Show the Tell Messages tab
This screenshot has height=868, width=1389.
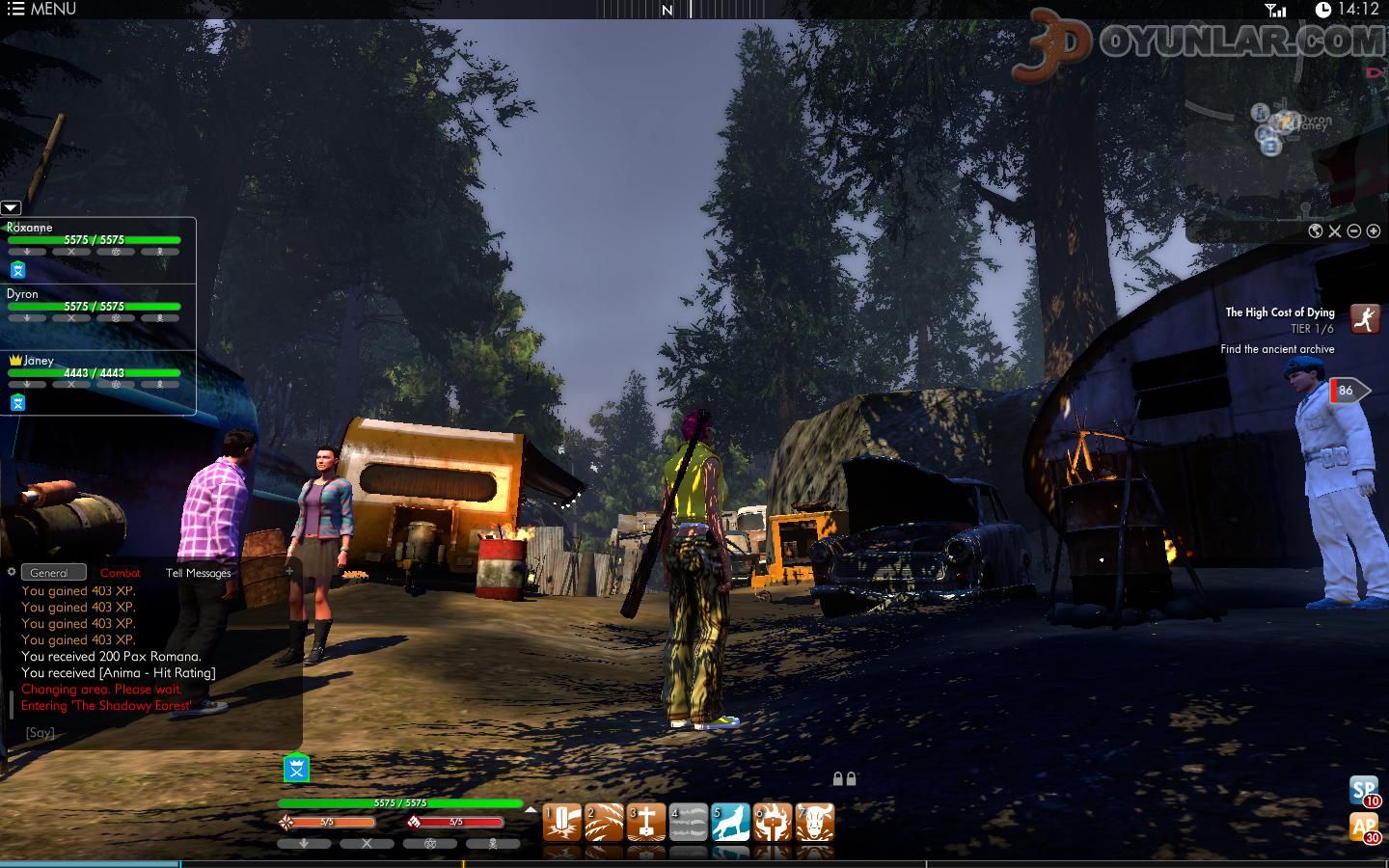tap(198, 573)
